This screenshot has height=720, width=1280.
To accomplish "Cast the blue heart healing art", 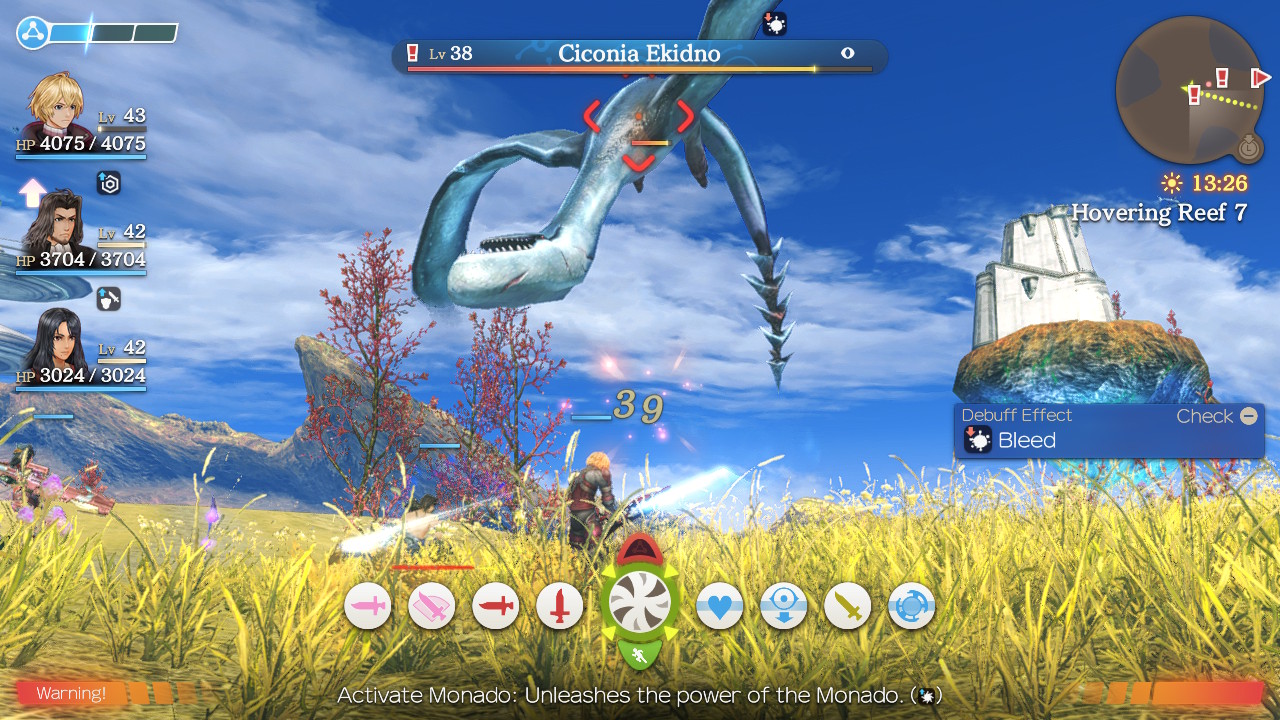I will (x=720, y=606).
